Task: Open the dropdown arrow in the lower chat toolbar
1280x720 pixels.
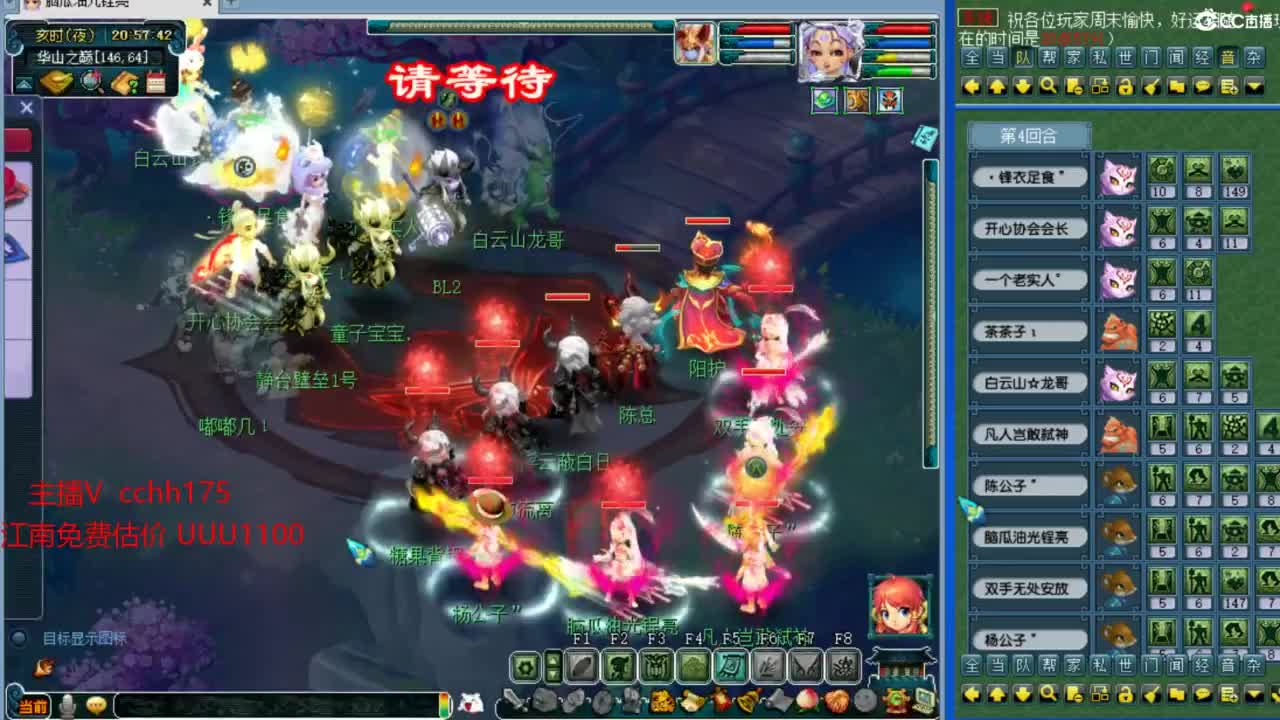Action: pyautogui.click(x=1254, y=696)
